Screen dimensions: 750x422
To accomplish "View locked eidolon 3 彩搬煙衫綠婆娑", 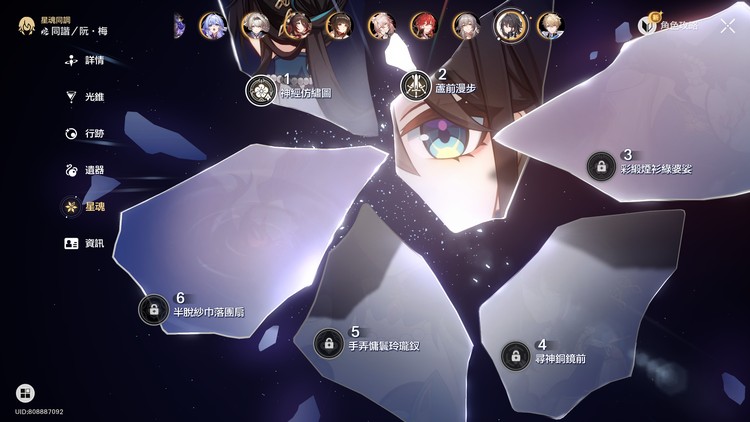I will (601, 165).
